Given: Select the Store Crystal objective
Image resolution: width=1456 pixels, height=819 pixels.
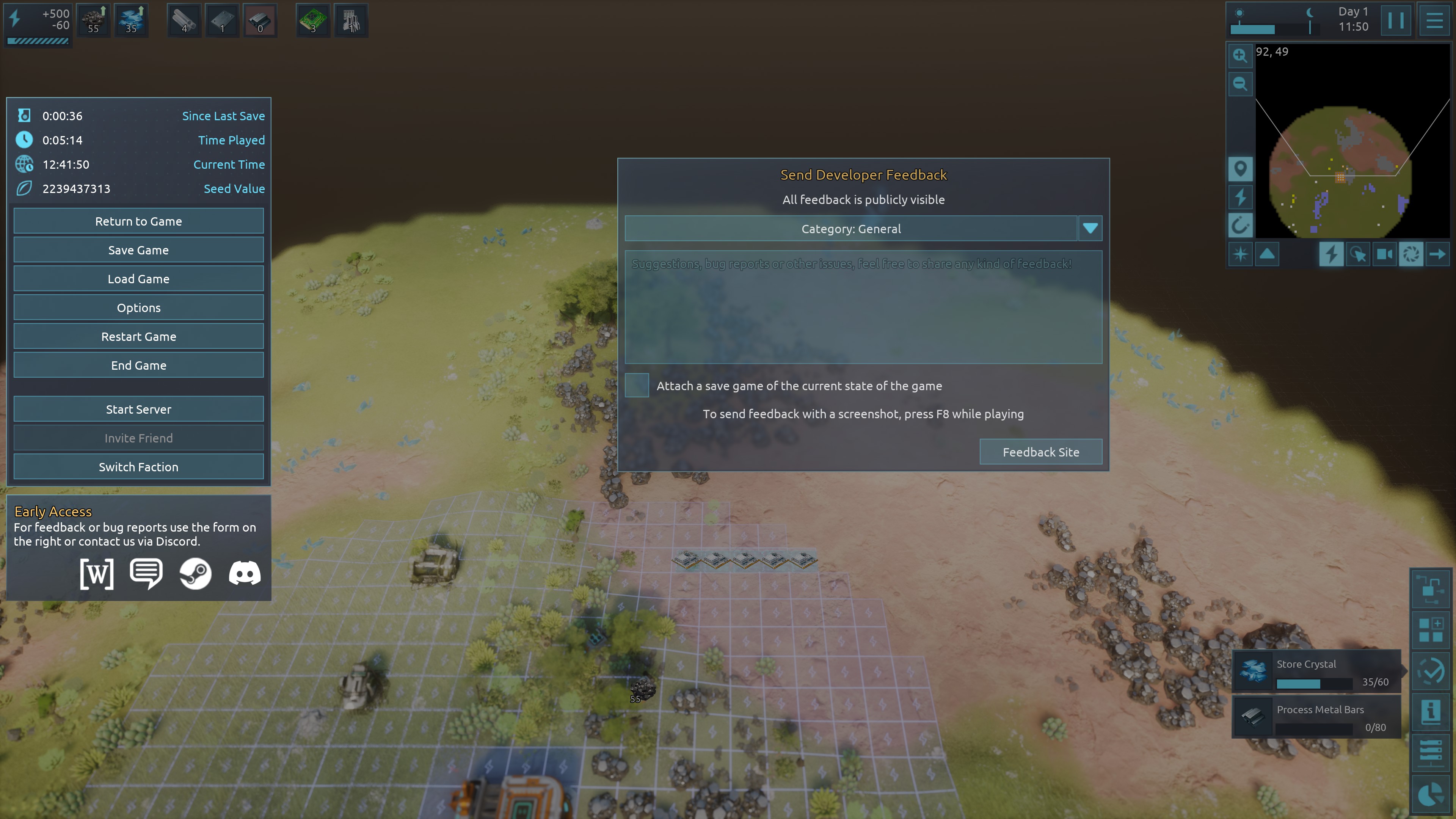Looking at the screenshot, I should [1316, 672].
